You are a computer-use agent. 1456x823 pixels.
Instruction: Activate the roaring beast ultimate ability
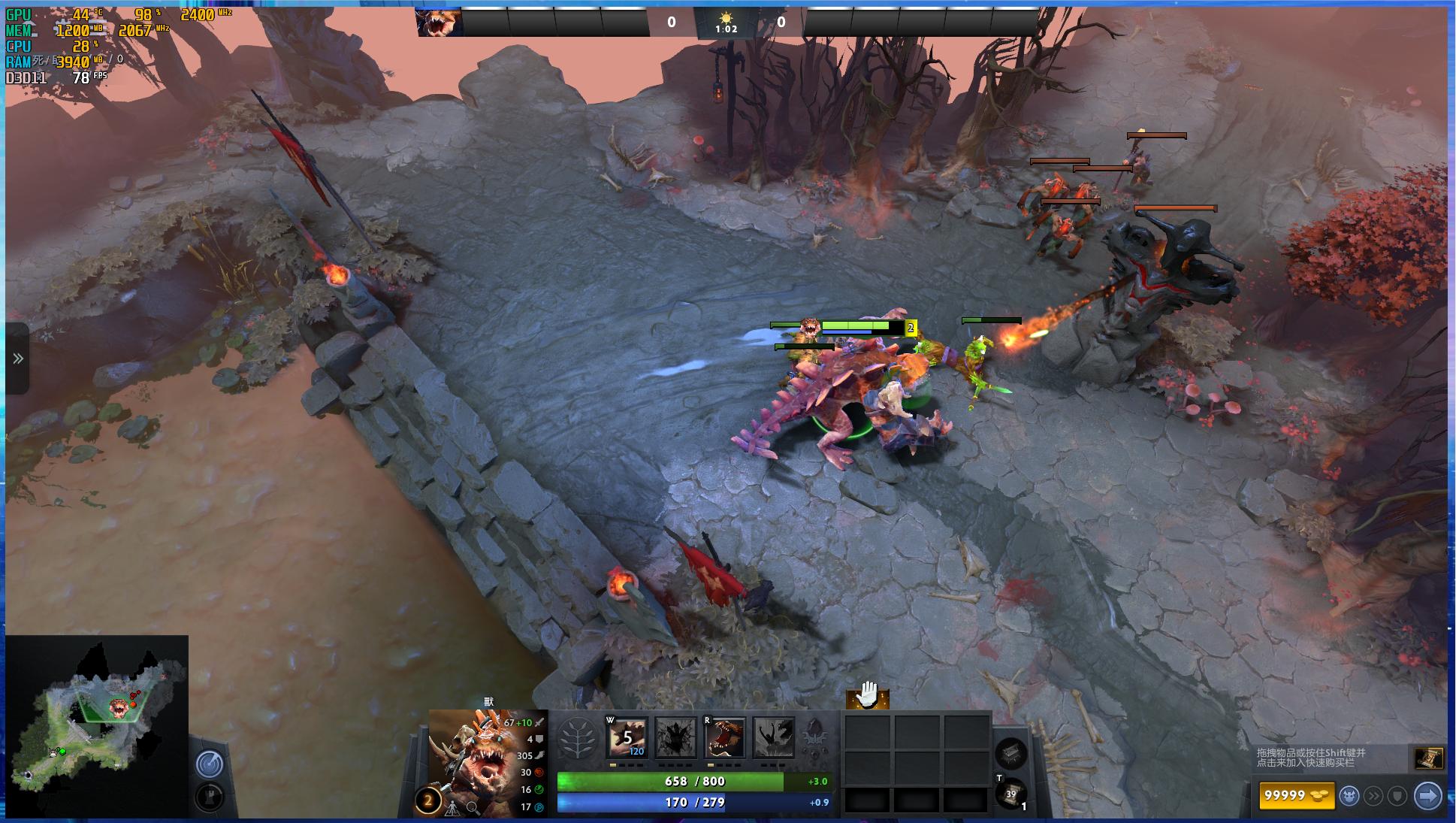click(724, 738)
